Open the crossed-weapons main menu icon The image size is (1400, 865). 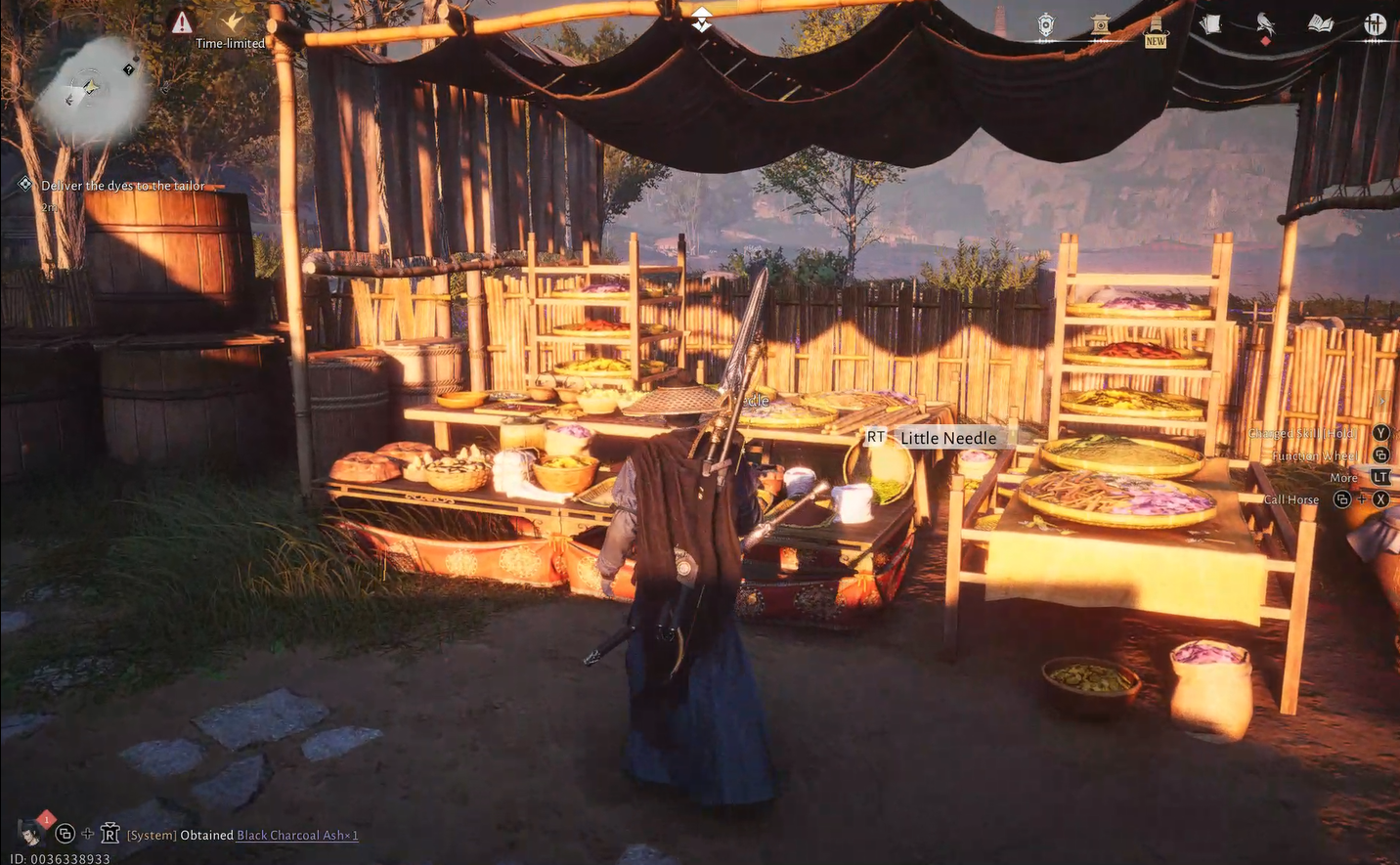[x=1376, y=24]
